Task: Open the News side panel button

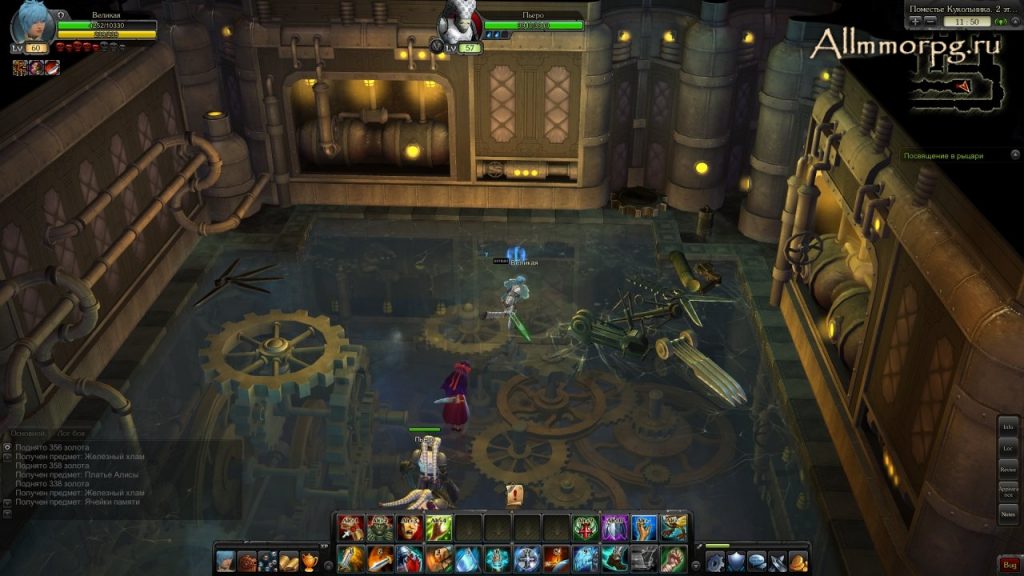Action: (1008, 511)
